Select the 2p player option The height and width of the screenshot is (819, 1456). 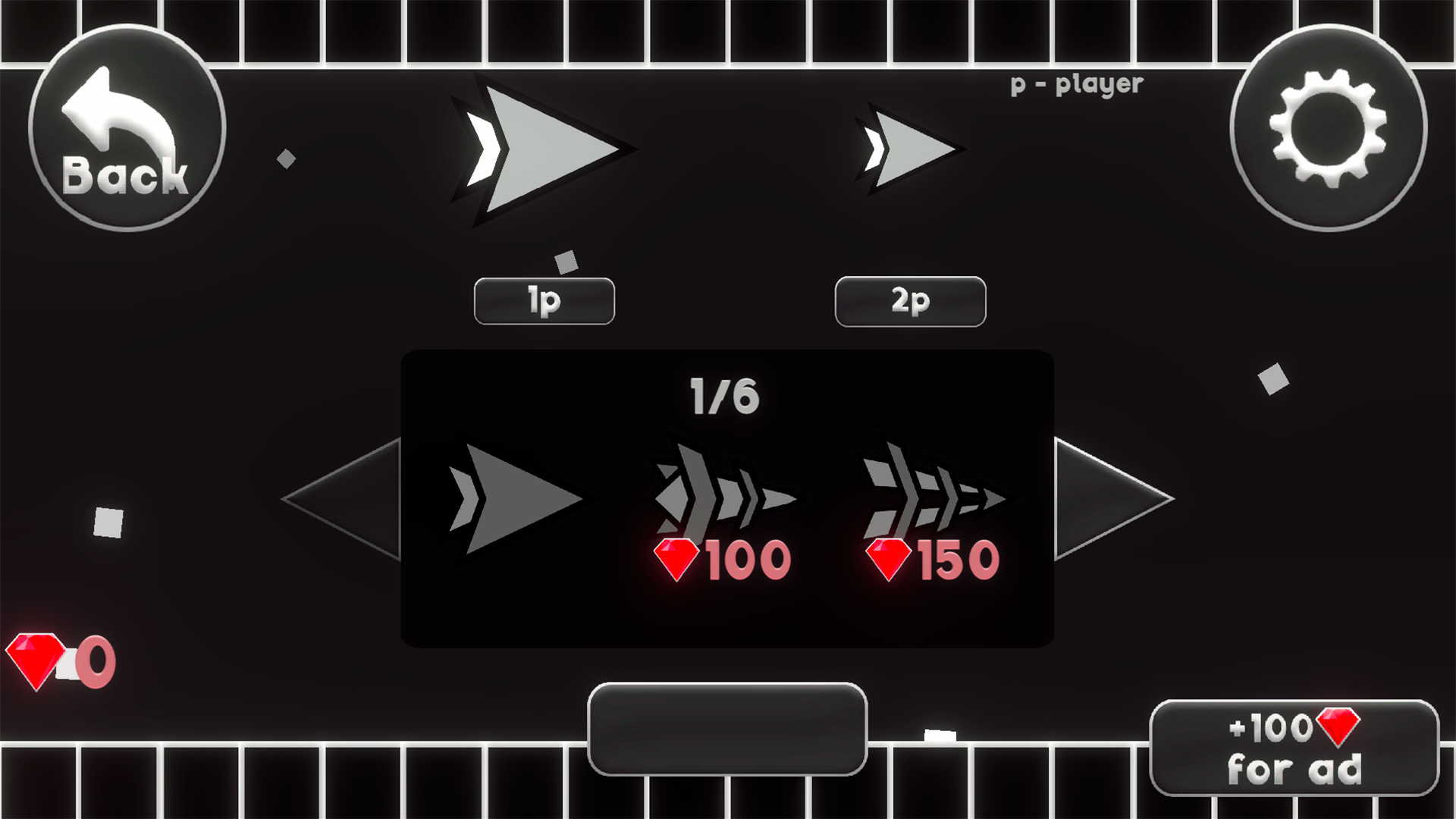pyautogui.click(x=910, y=300)
